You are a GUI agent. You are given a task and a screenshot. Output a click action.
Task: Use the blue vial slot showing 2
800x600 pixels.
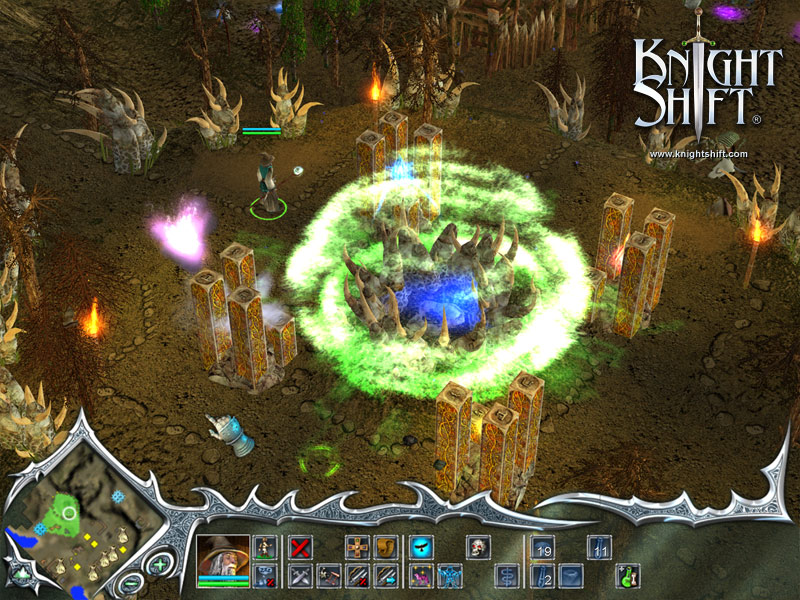tap(542, 575)
